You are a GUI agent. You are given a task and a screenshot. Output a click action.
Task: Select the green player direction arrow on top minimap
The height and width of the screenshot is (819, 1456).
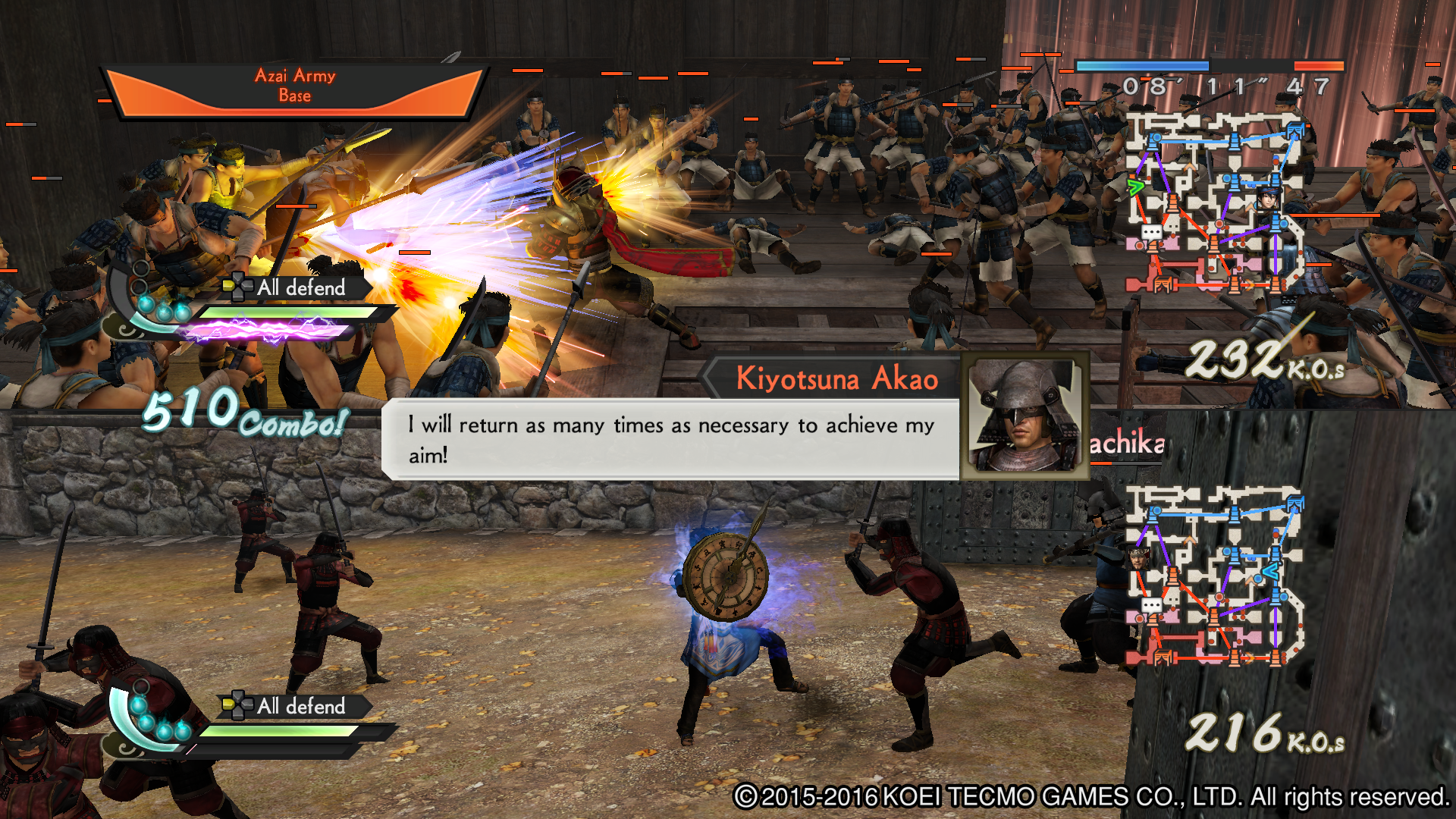tap(1136, 187)
